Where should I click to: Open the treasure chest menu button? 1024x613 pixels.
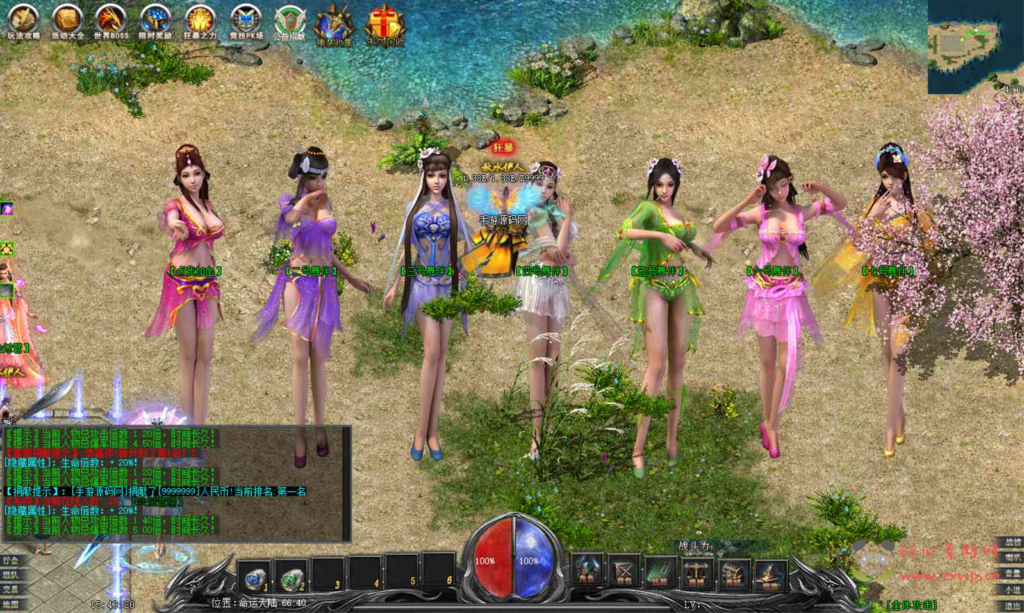(733, 573)
